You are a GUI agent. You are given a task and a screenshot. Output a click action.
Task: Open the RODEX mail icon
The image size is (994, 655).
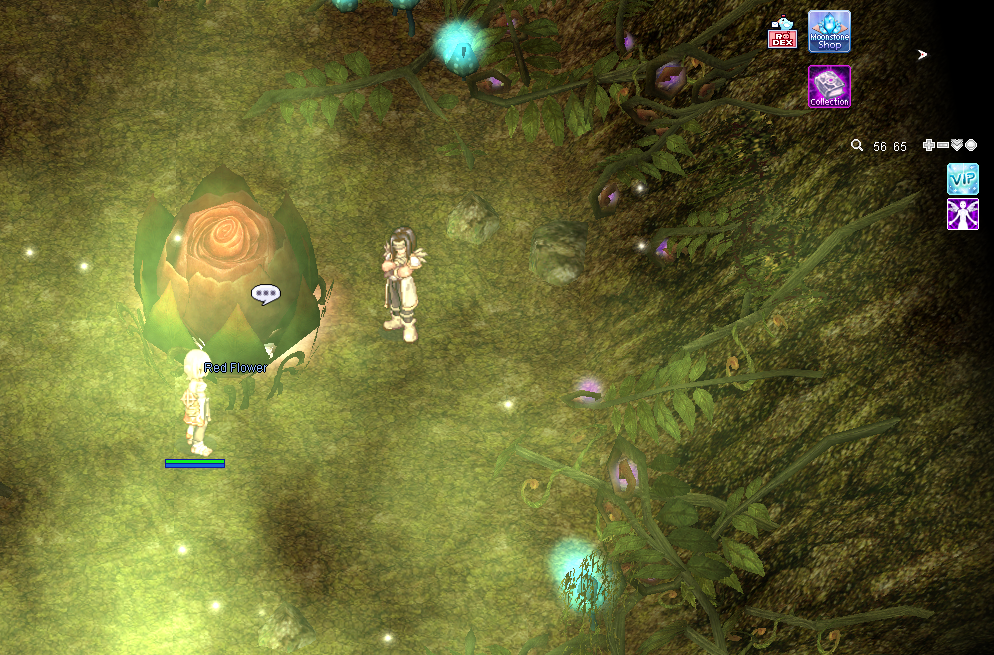tap(781, 34)
